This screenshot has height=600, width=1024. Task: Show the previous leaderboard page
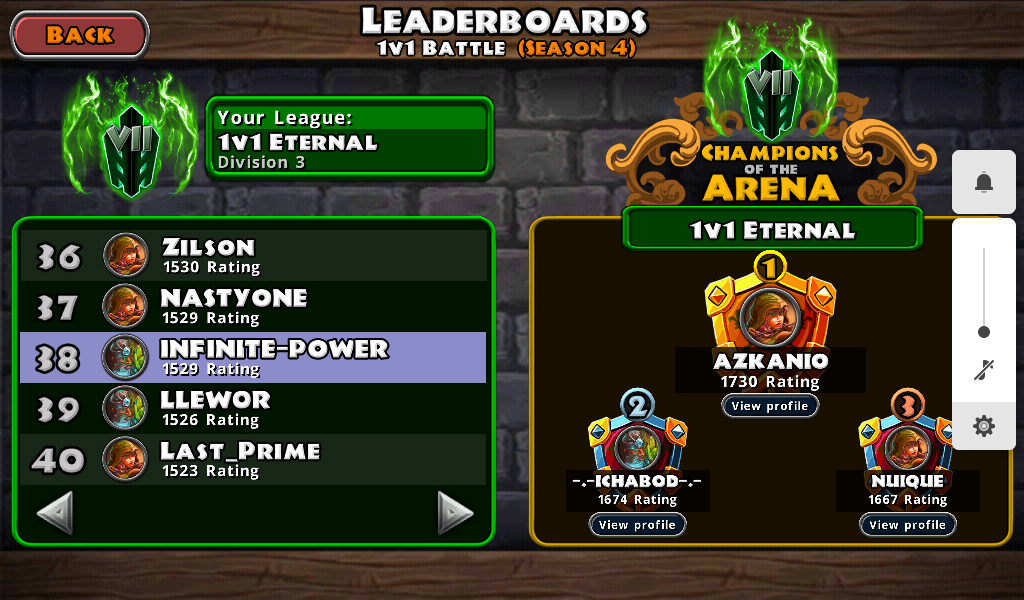pyautogui.click(x=55, y=513)
